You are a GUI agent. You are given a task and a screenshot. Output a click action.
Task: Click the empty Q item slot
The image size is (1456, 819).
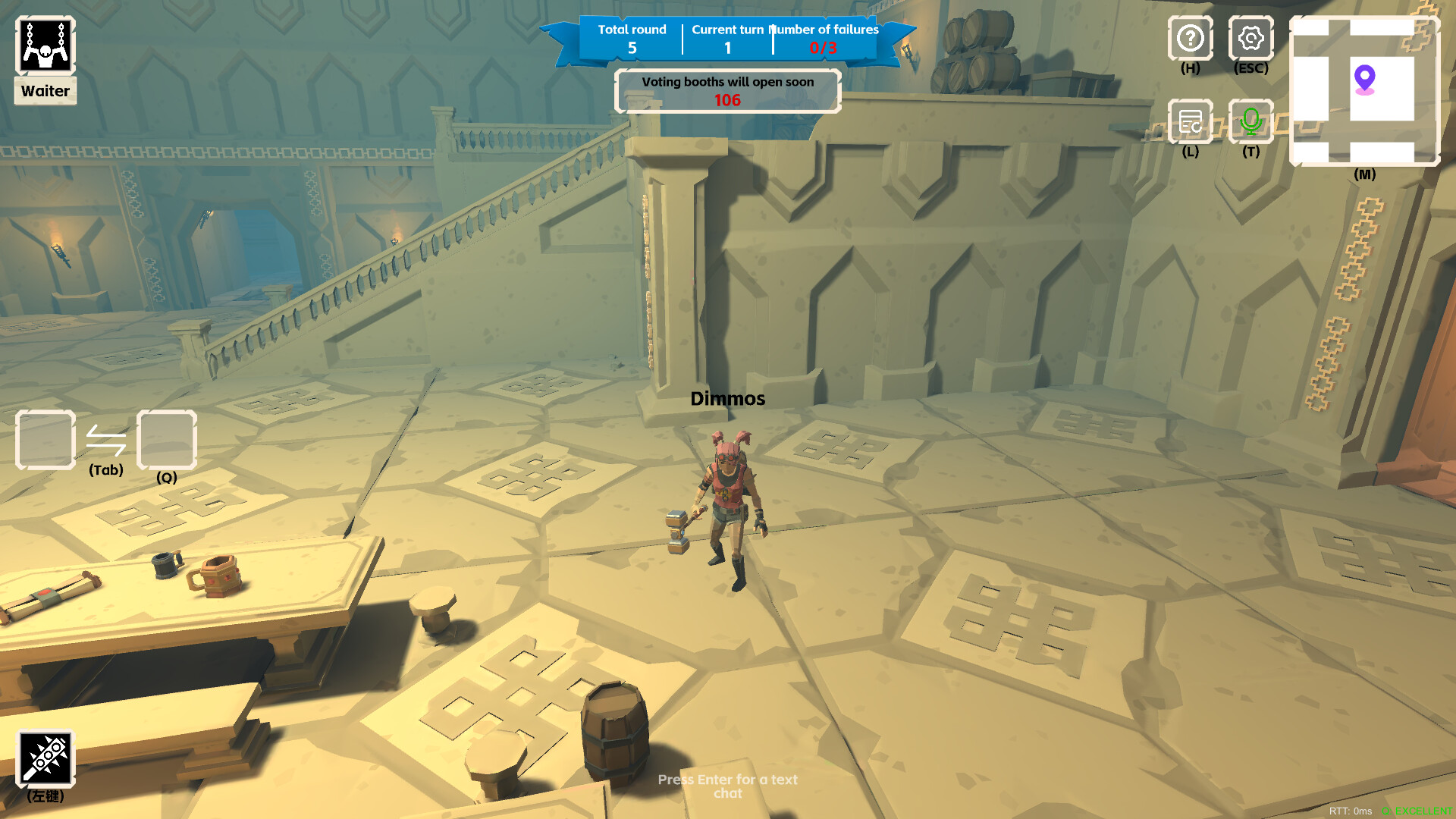tap(166, 441)
